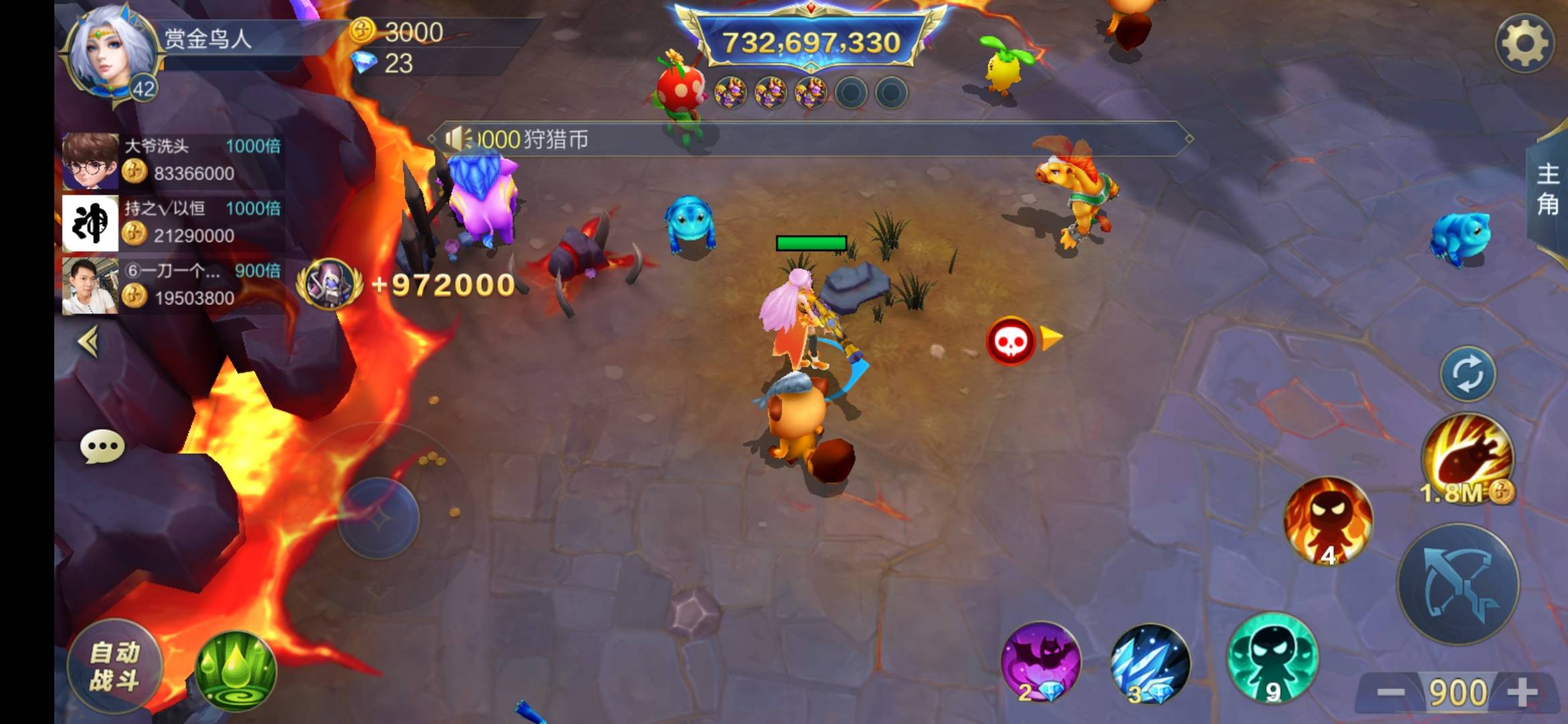The width and height of the screenshot is (1568, 724).
Task: Open the gear settings menu
Action: click(1524, 44)
